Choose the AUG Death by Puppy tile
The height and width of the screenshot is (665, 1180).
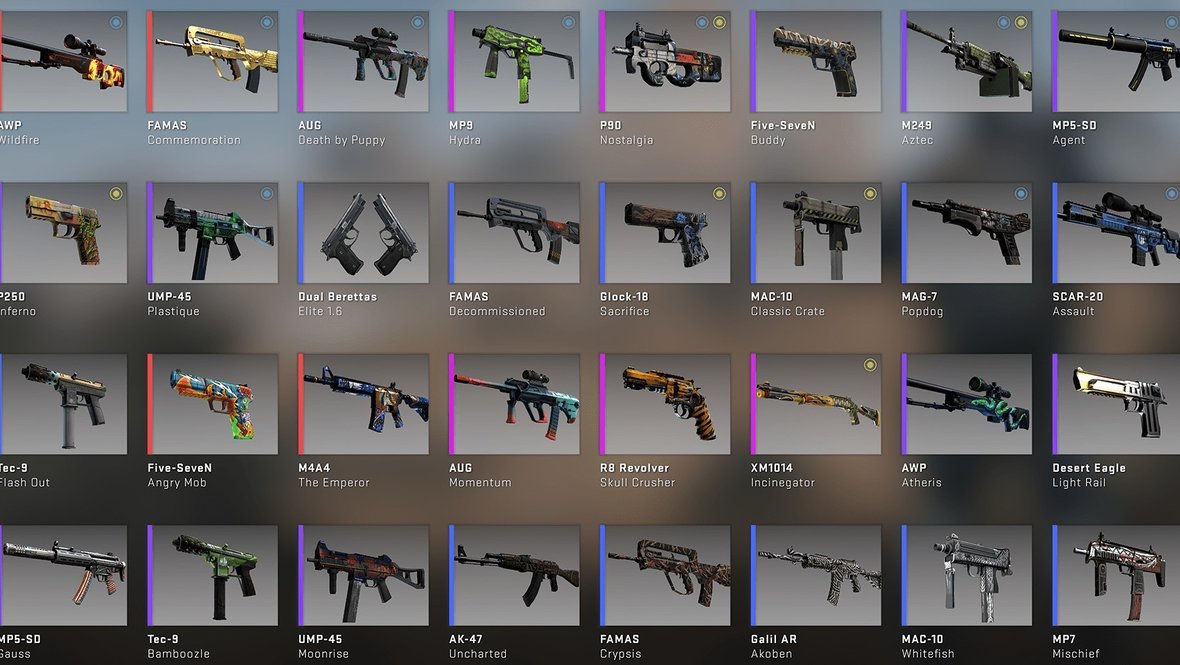(364, 61)
